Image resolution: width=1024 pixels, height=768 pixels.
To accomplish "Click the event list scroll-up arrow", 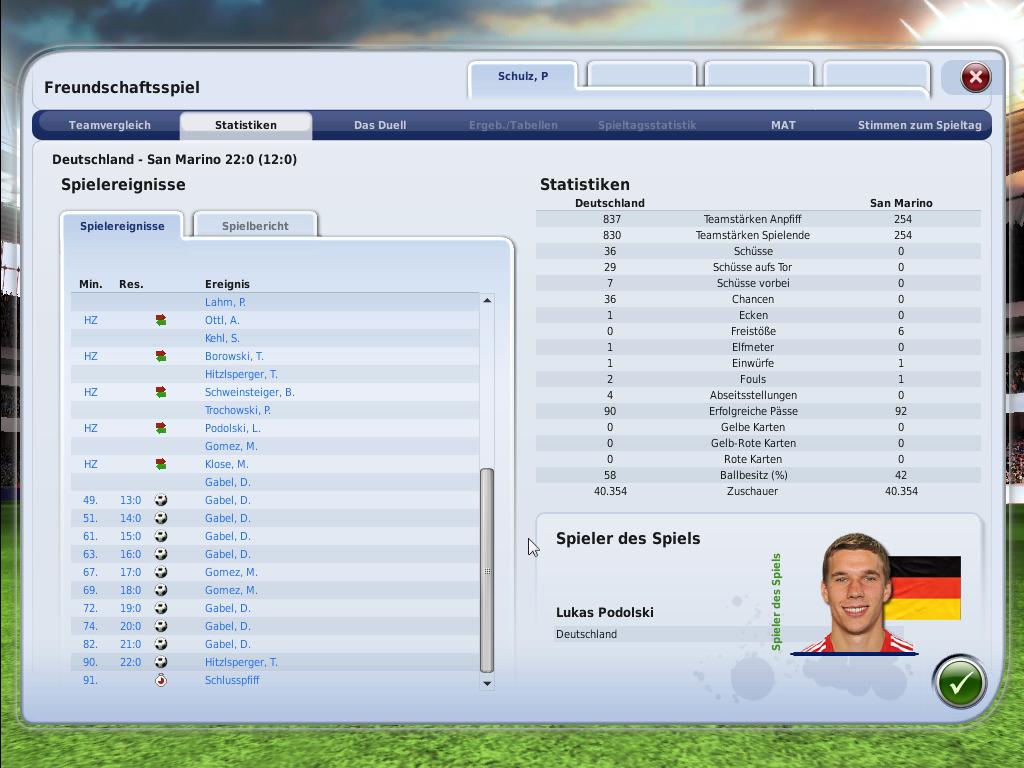I will click(x=487, y=300).
